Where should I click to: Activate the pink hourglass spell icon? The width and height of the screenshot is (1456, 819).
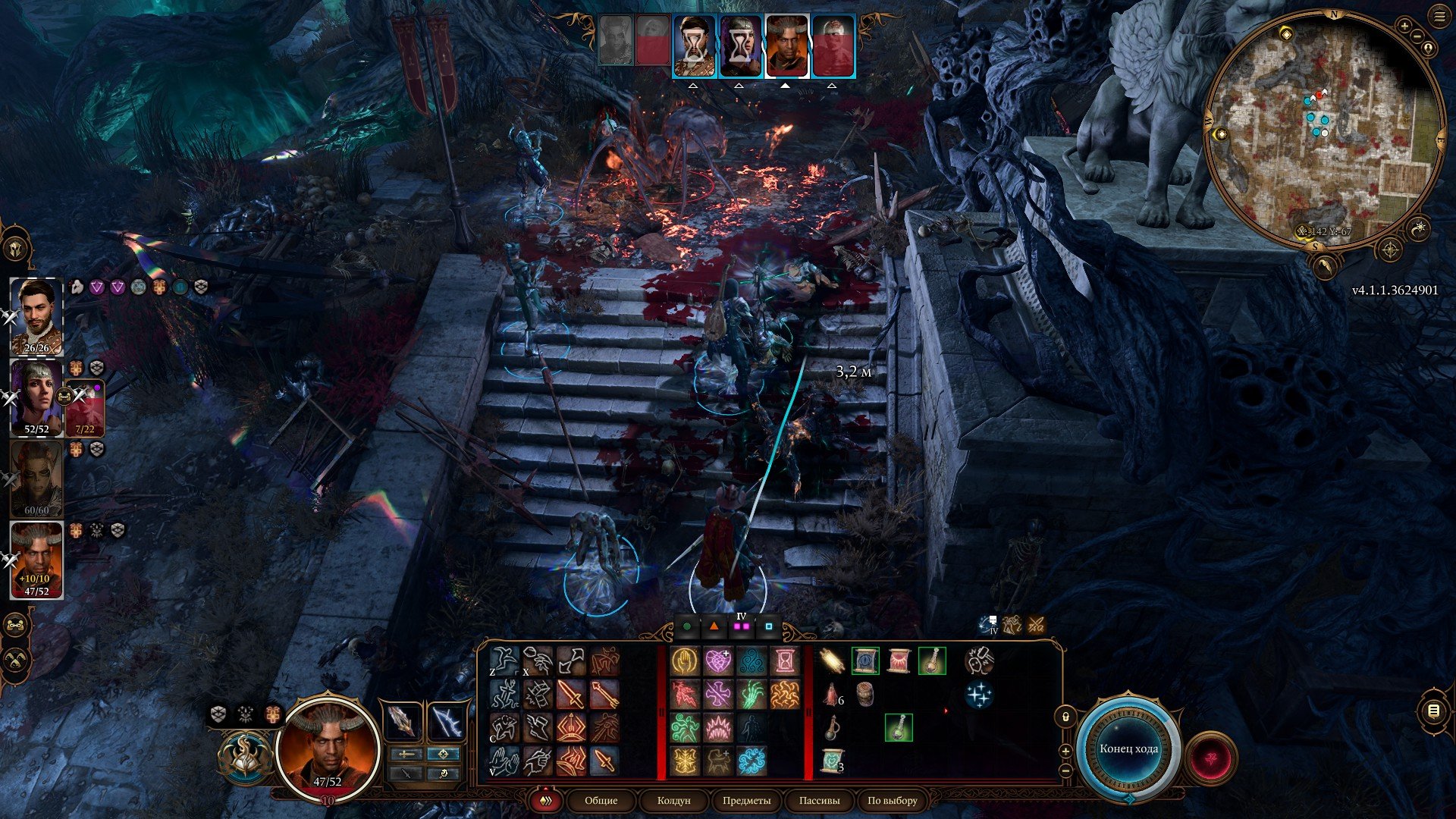785,661
